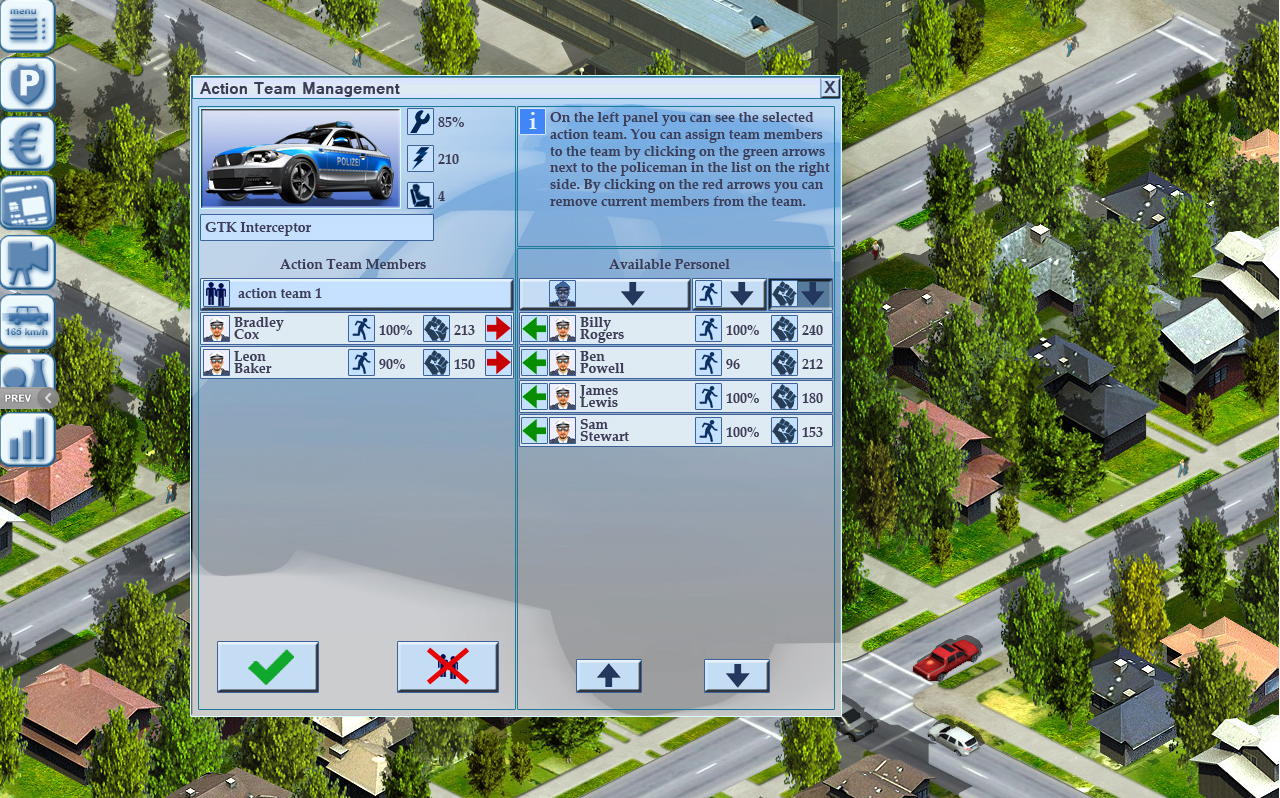Add Billy Rogers with the green arrow
This screenshot has height=798, width=1280.
tap(534, 328)
